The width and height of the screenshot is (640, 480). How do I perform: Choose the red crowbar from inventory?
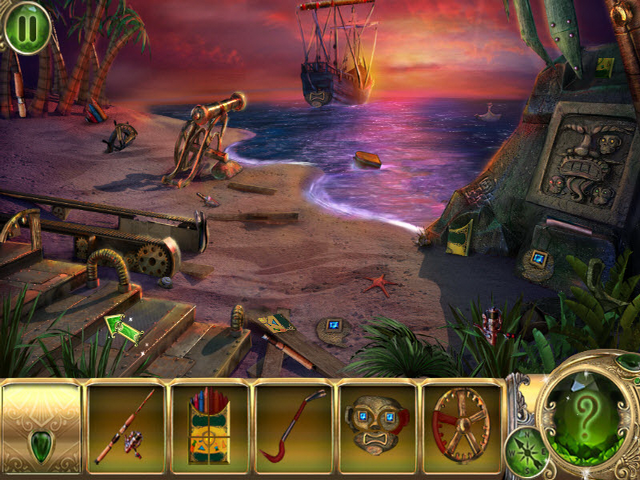pyautogui.click(x=294, y=427)
